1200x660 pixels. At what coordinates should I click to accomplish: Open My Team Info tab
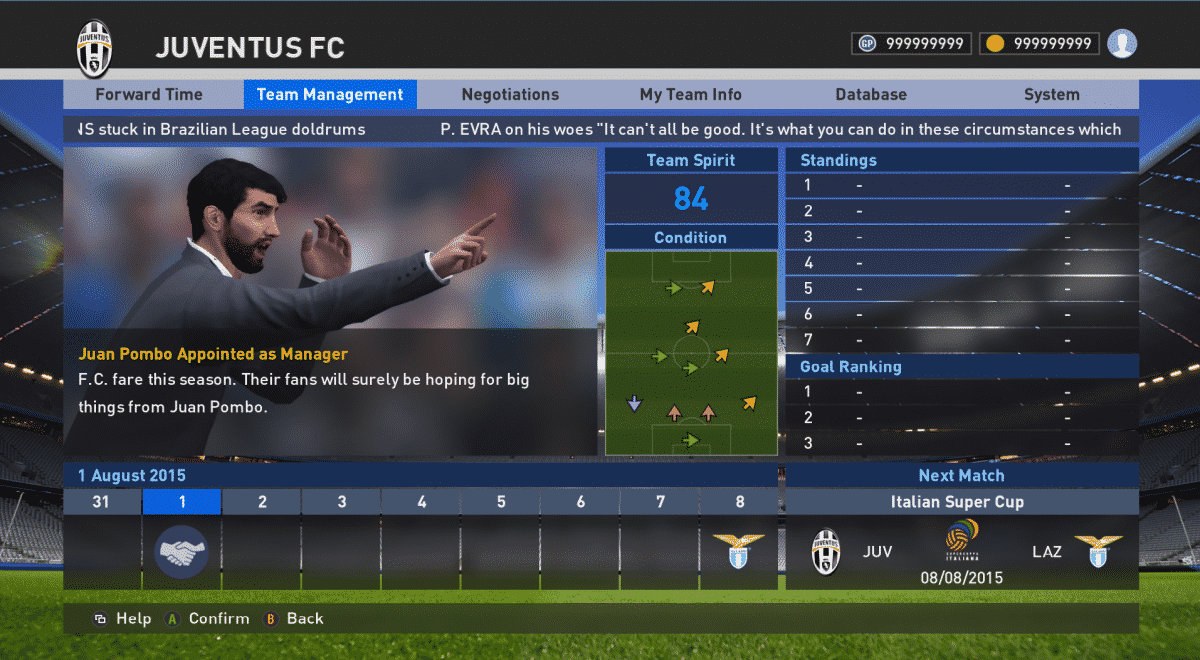(691, 95)
